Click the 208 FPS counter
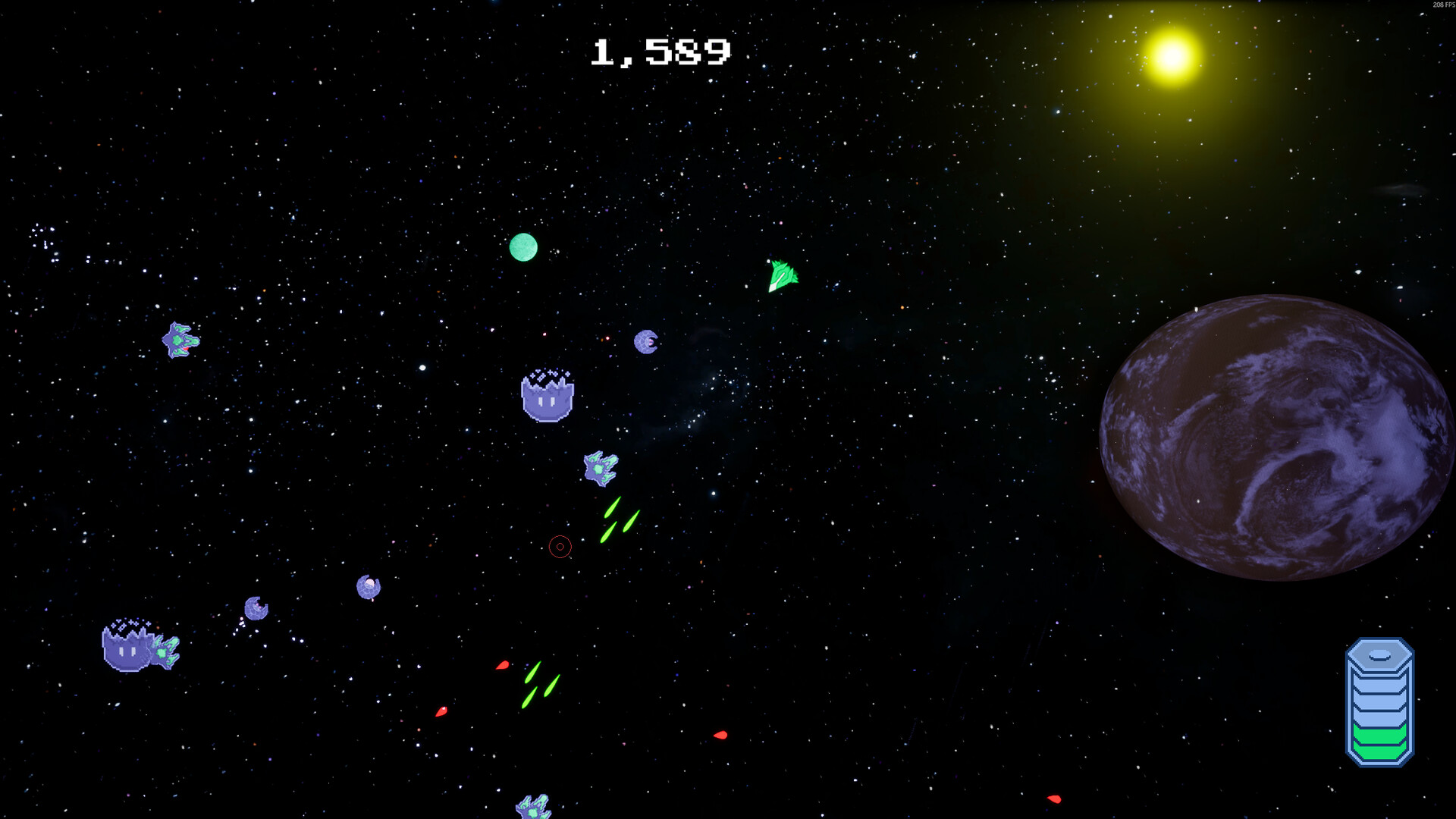 pyautogui.click(x=1440, y=5)
